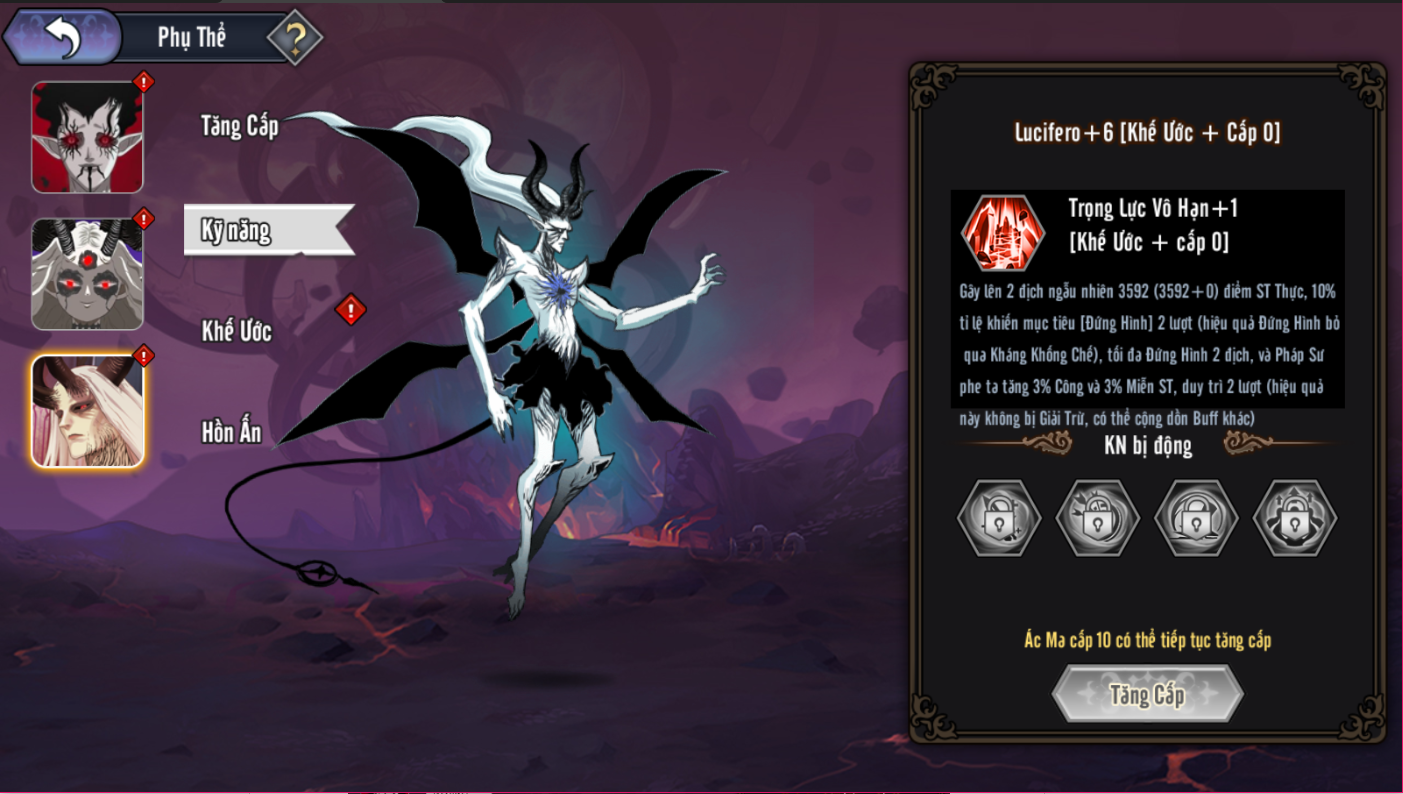
Task: Switch to the Tăng Cấp tab
Action: point(239,126)
